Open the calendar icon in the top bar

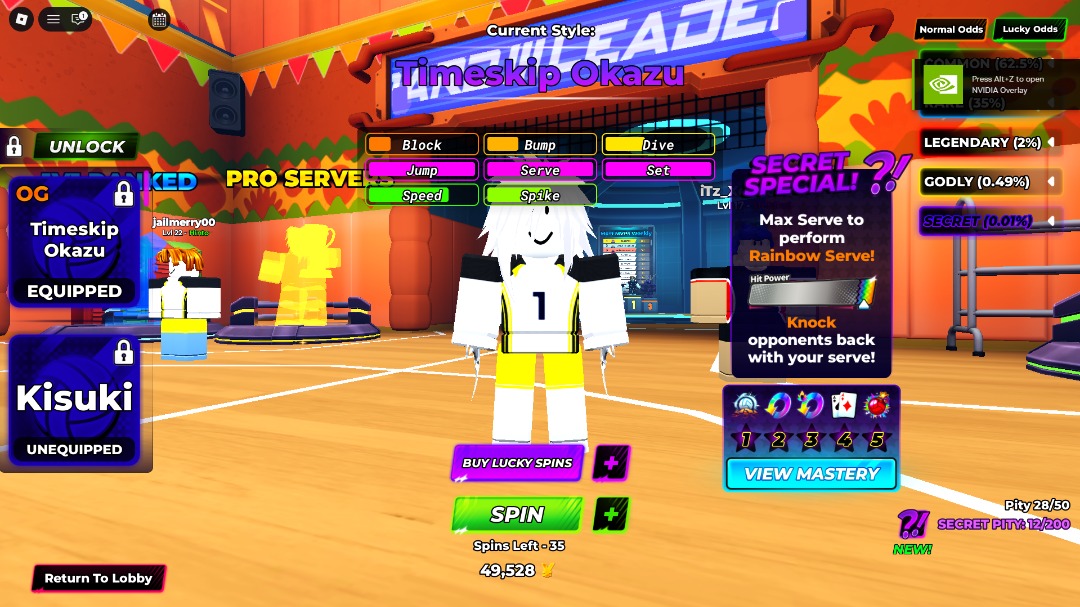pos(158,18)
